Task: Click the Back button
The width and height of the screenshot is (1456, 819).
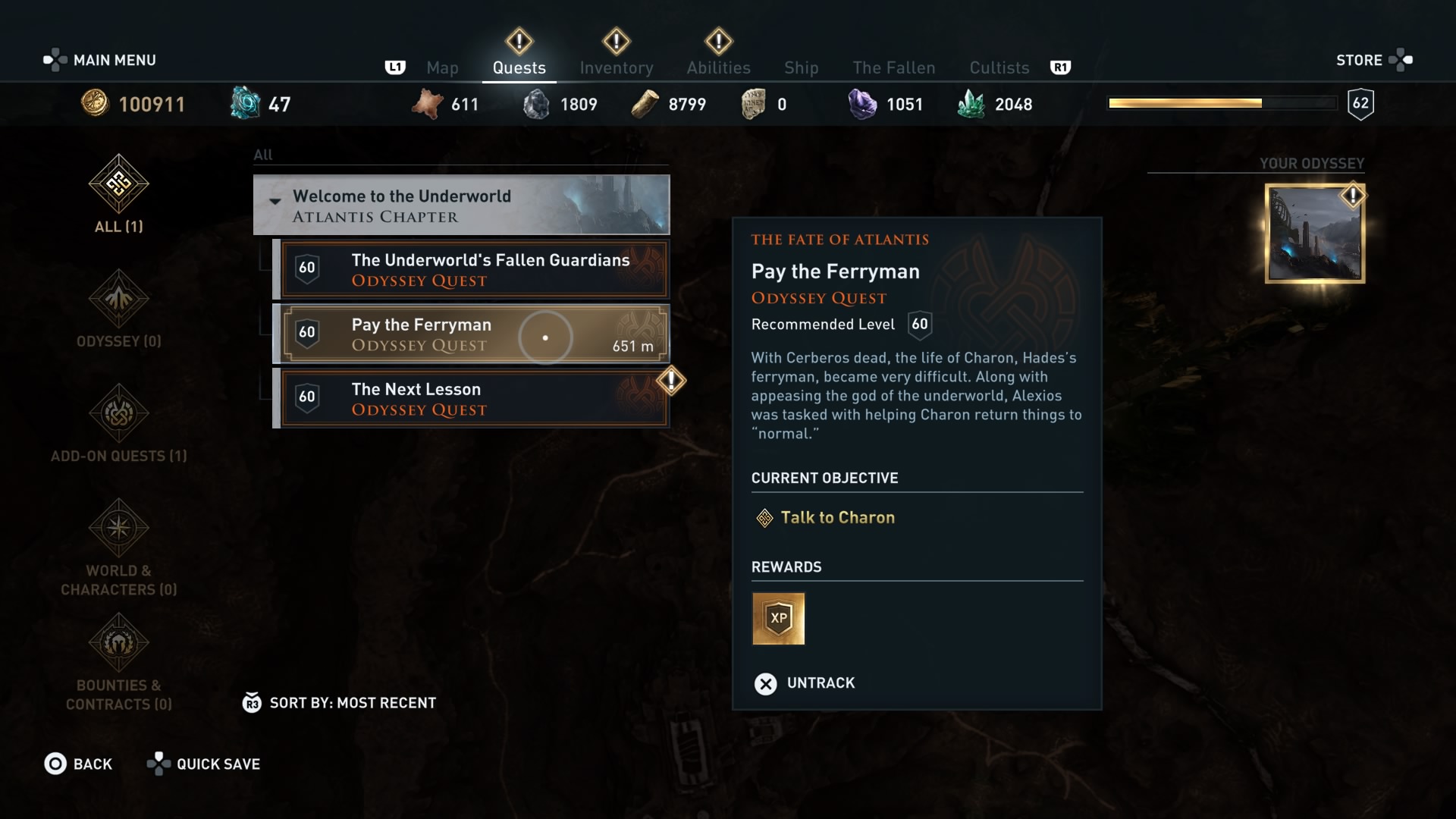Action: coord(79,764)
